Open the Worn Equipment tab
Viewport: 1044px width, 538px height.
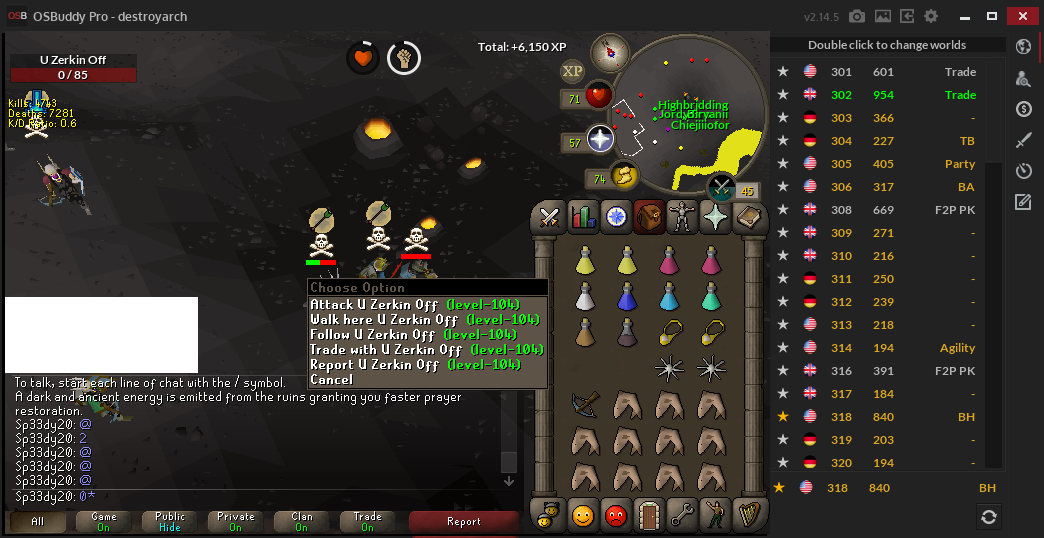pos(681,216)
